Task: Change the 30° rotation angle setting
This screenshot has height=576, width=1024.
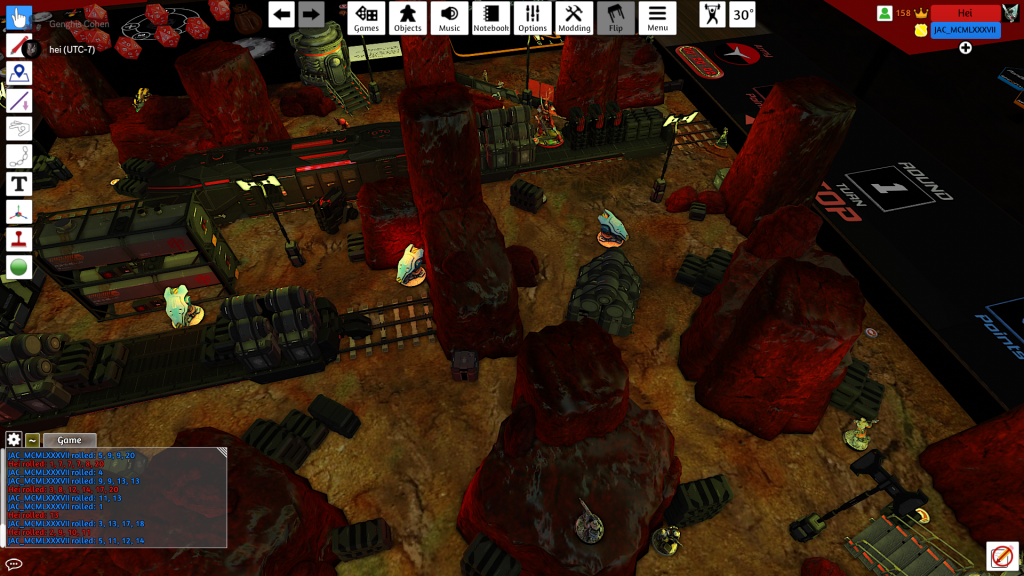Action: 742,14
